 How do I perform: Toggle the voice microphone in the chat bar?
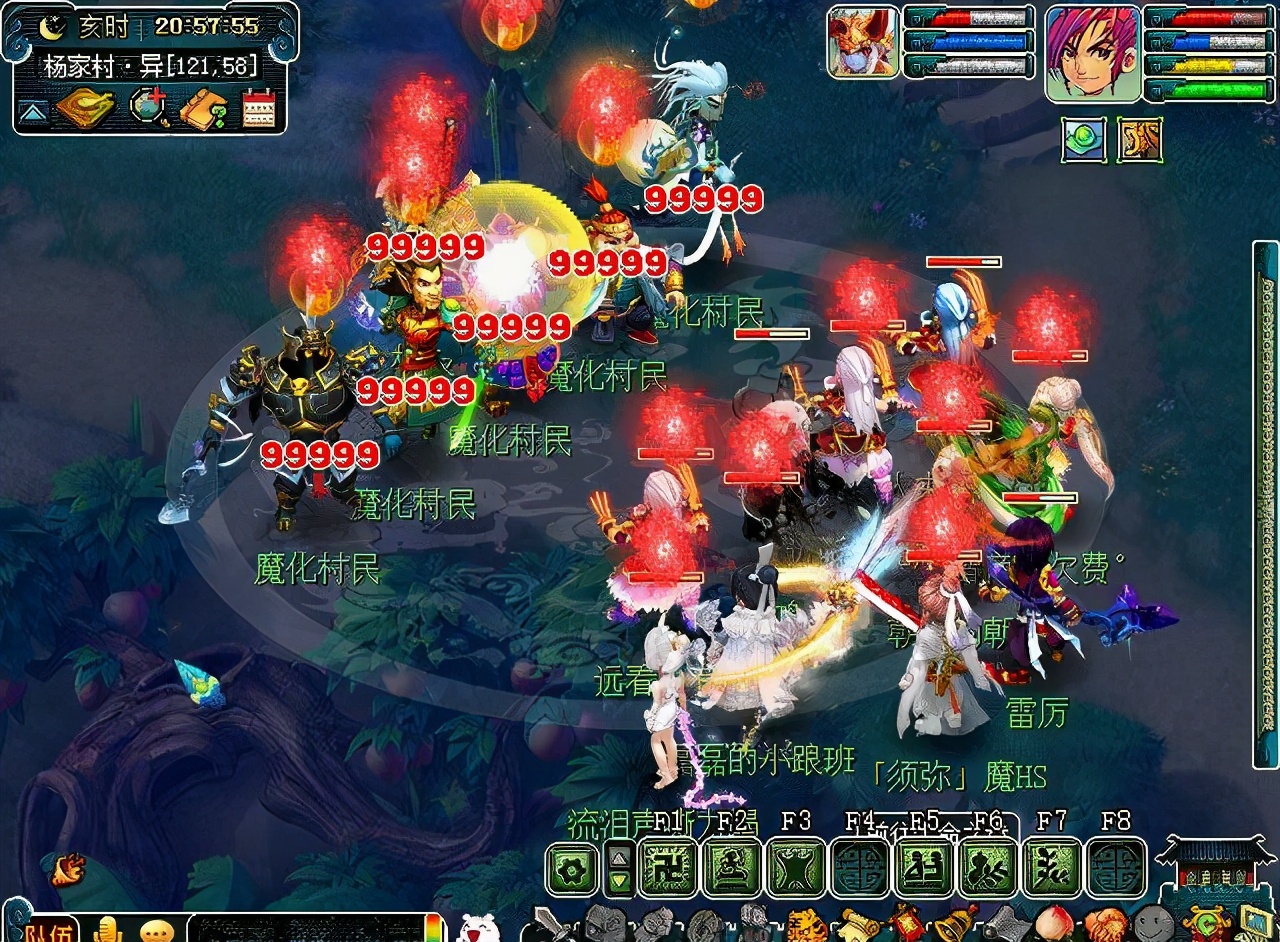click(107, 930)
